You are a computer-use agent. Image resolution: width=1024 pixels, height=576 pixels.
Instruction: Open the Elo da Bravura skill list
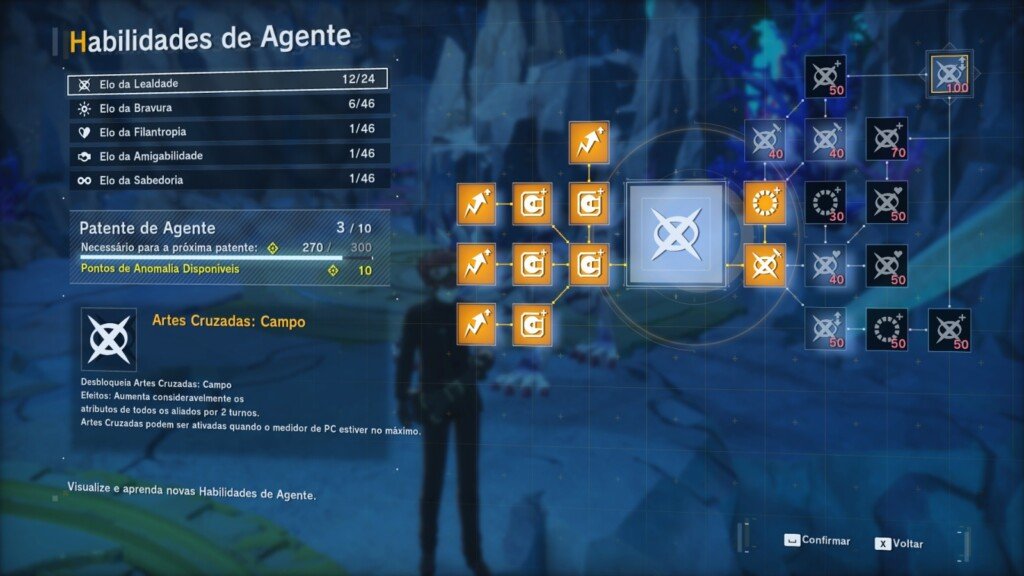coord(227,108)
